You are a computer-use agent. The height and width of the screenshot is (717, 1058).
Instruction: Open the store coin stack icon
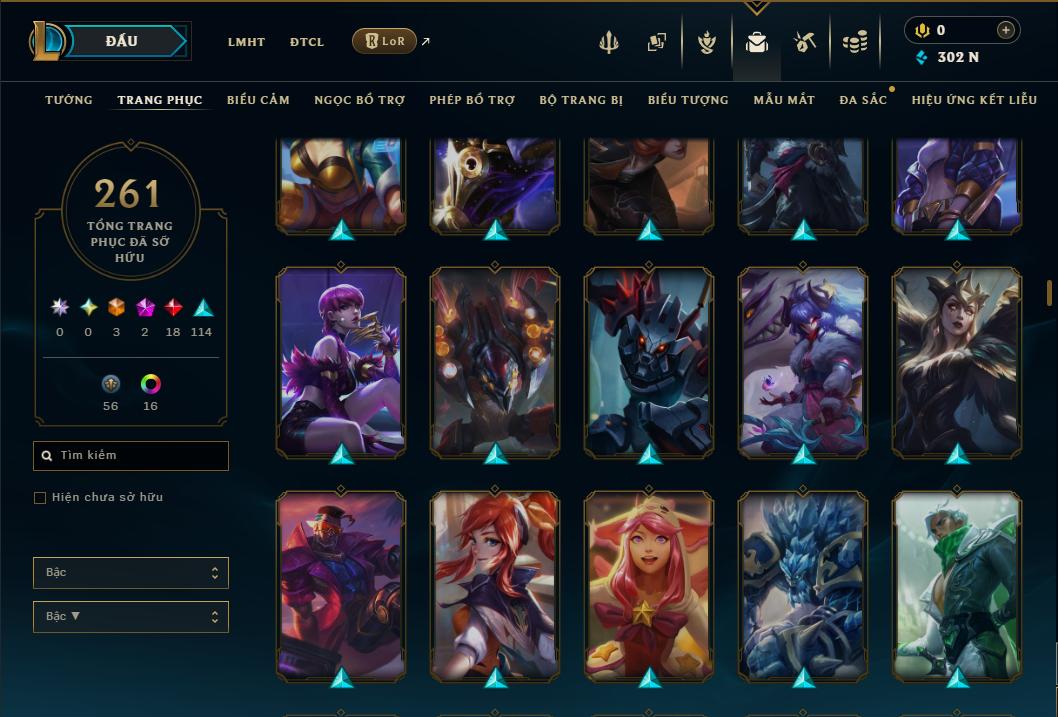click(x=854, y=42)
